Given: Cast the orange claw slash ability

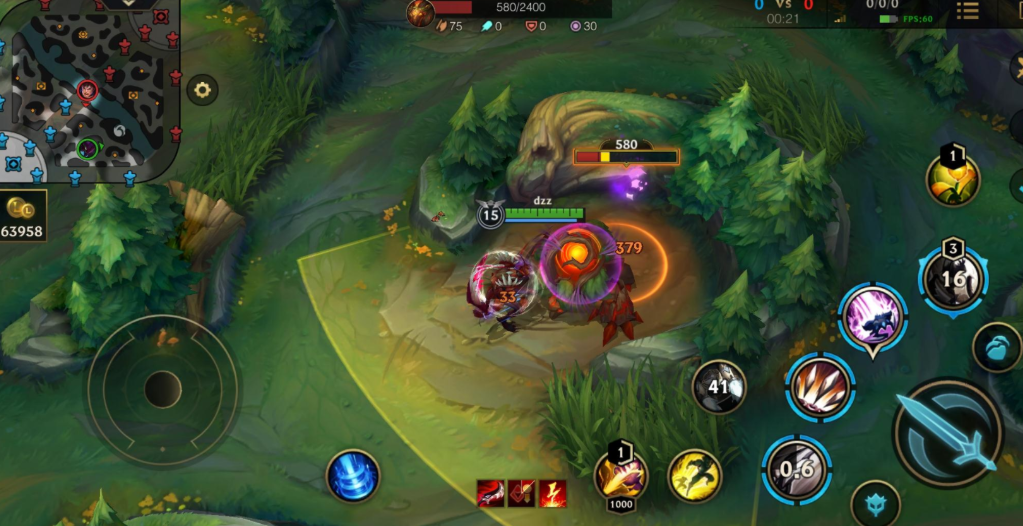Looking at the screenshot, I should pos(819,387).
